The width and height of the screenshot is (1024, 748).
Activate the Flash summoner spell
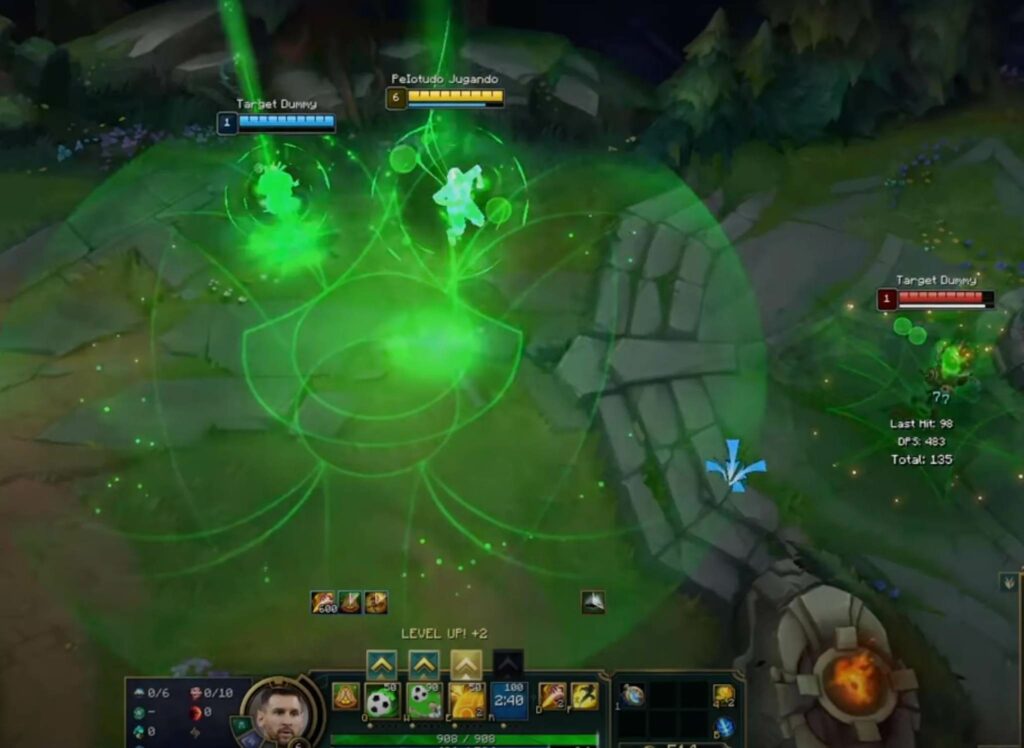585,696
